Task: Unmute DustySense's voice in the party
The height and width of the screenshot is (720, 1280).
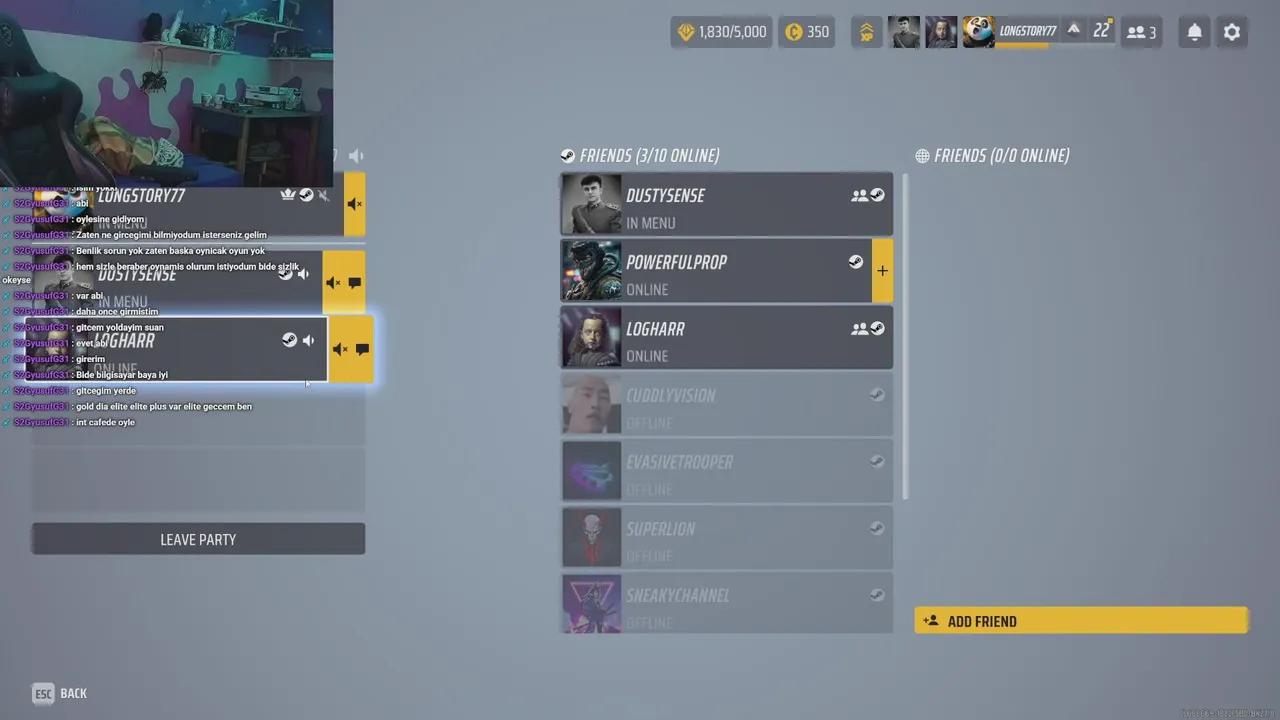Action: point(333,282)
